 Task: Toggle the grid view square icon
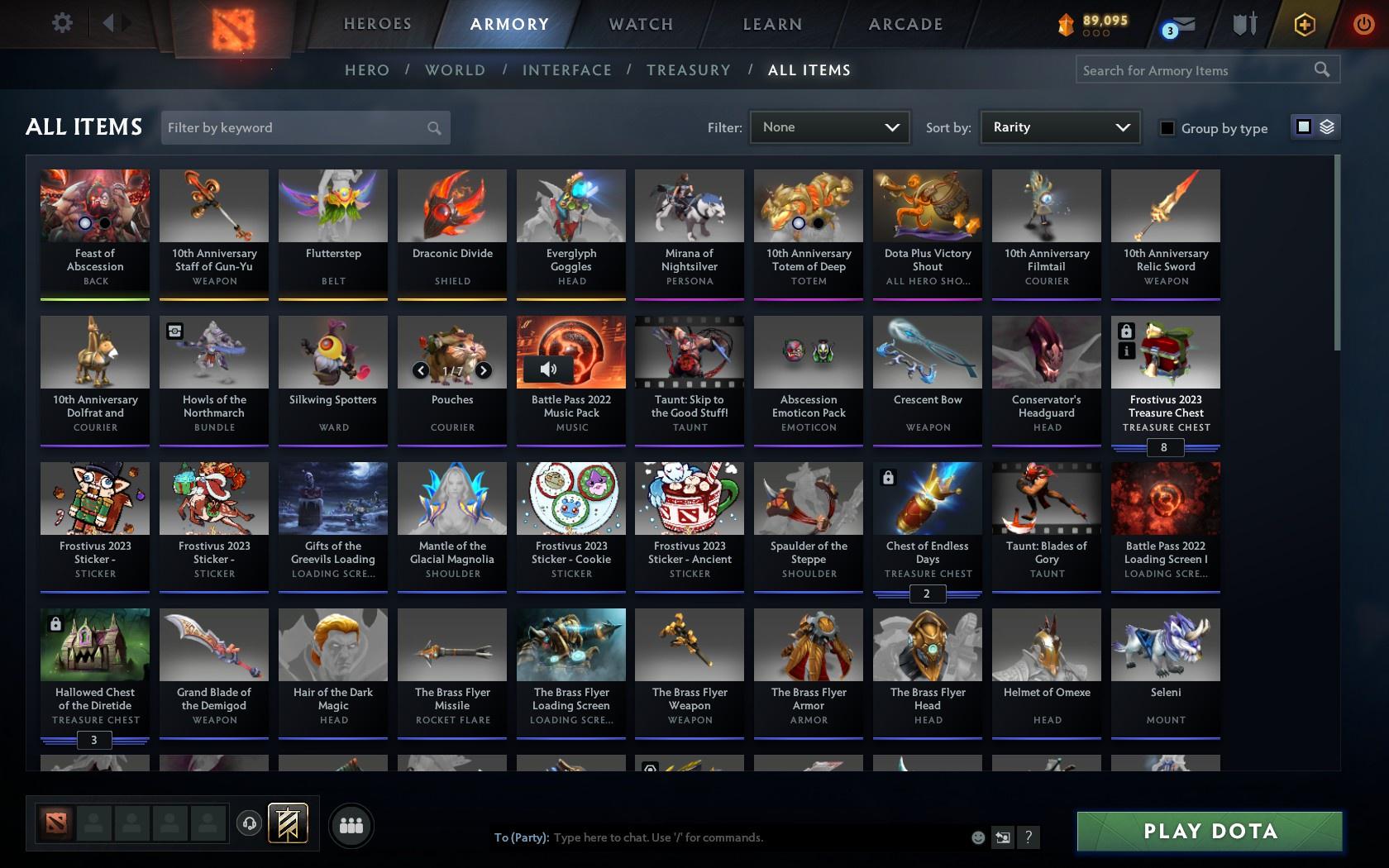tap(1304, 127)
